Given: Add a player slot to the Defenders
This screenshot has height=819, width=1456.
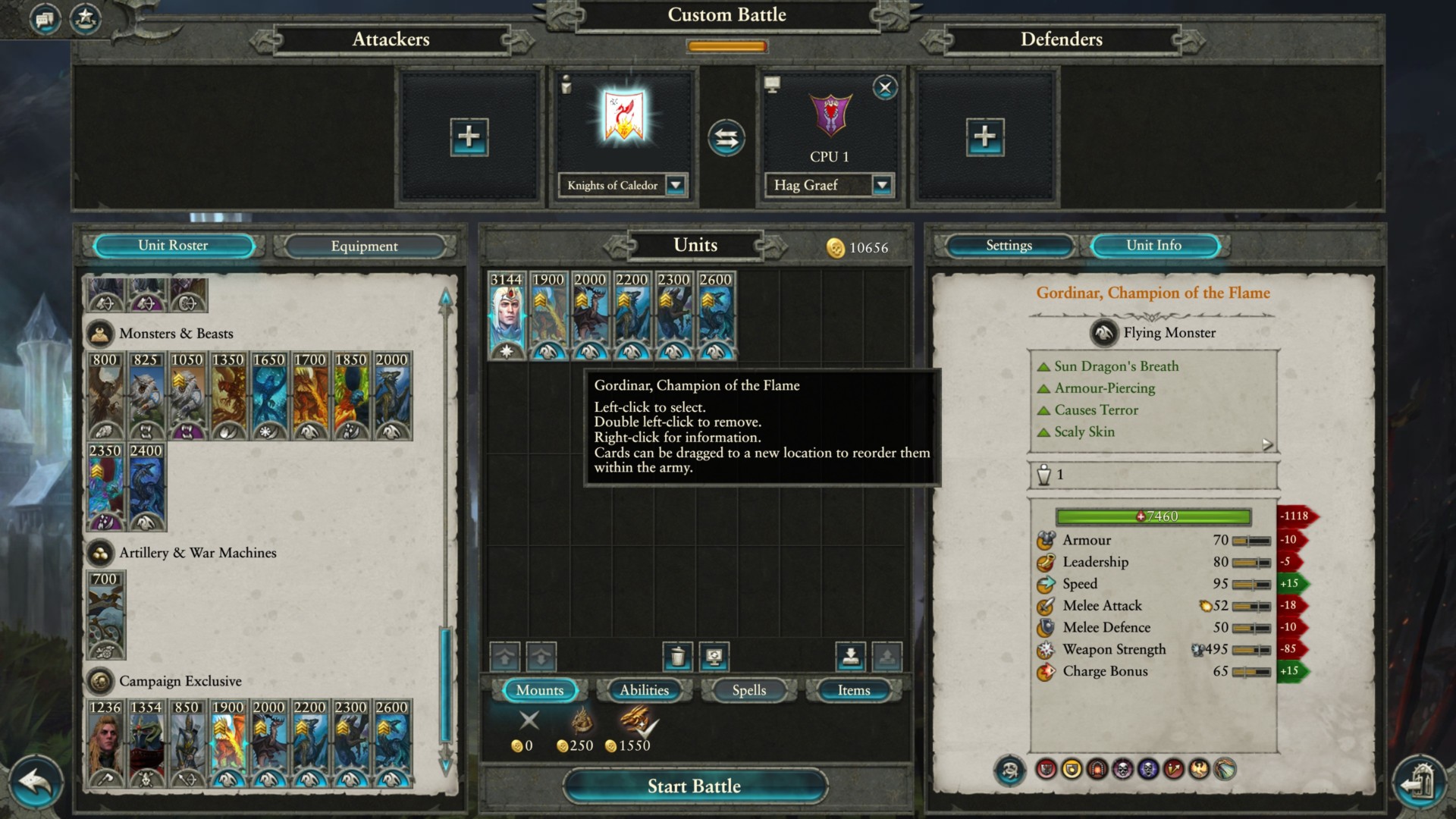Looking at the screenshot, I should [x=984, y=137].
